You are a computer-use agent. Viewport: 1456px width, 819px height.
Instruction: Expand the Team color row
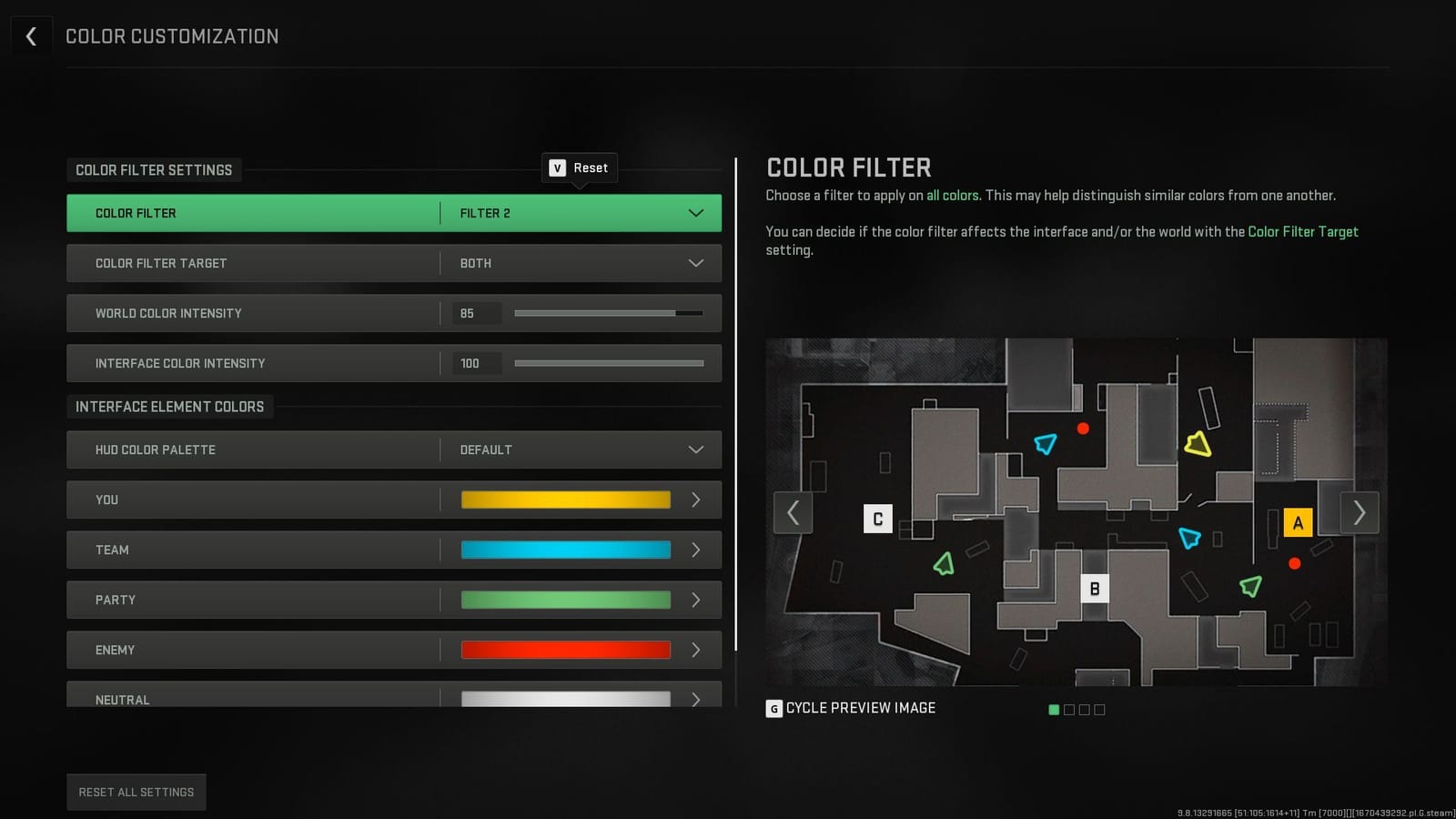[x=695, y=550]
